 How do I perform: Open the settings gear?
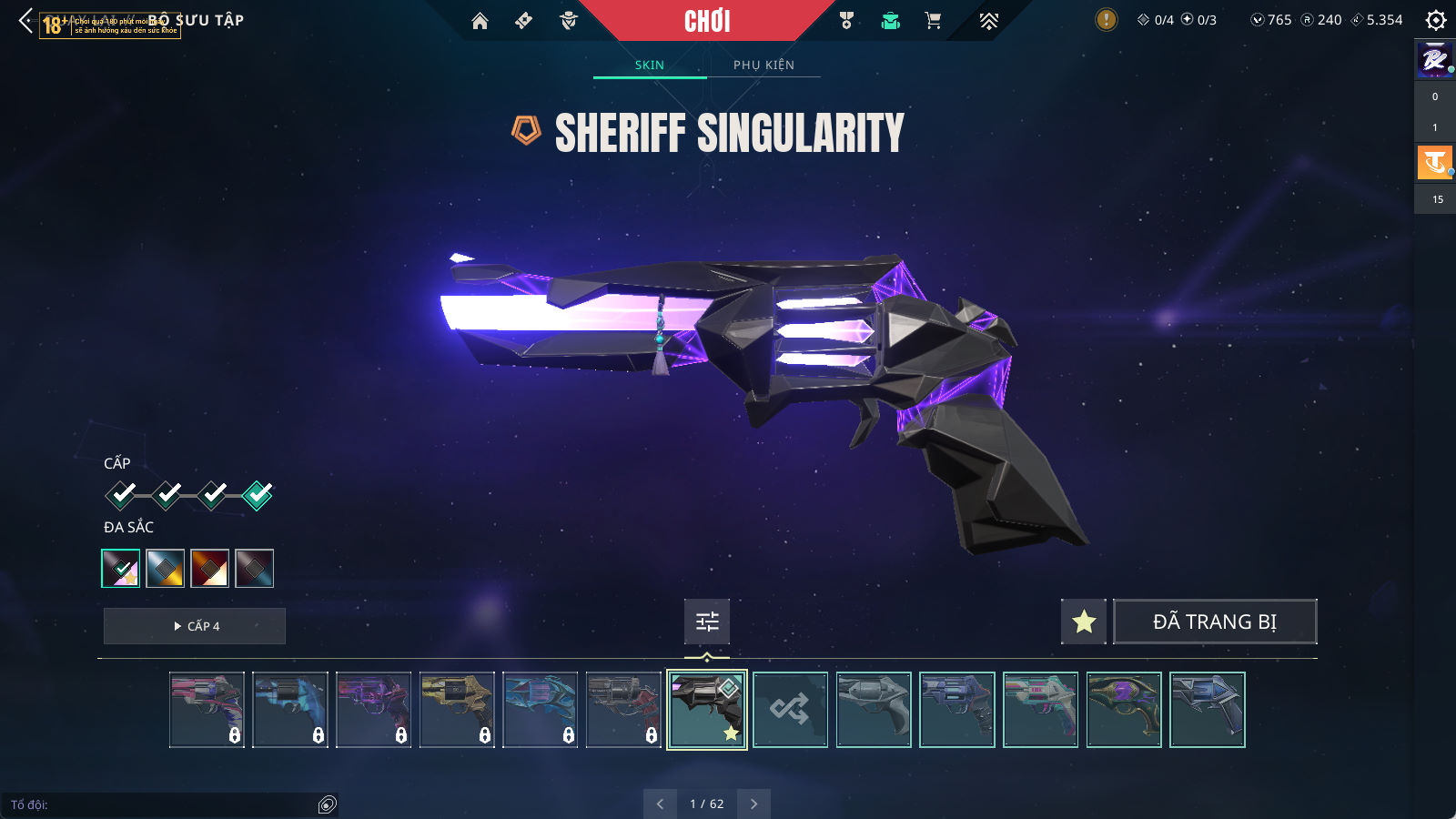click(1435, 20)
